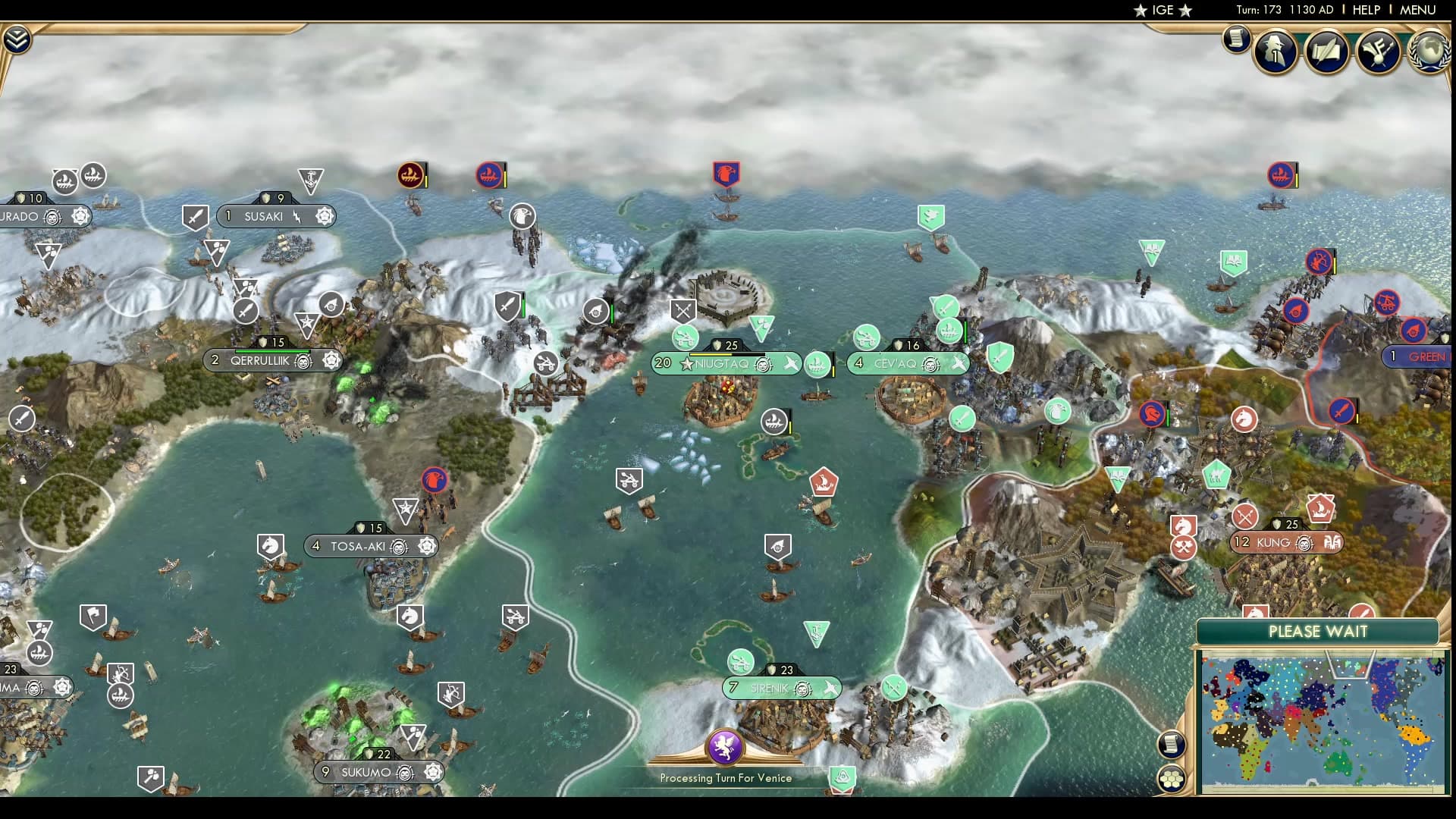
Task: Toggle Strategic View with hexagon icon
Action: (1170, 779)
